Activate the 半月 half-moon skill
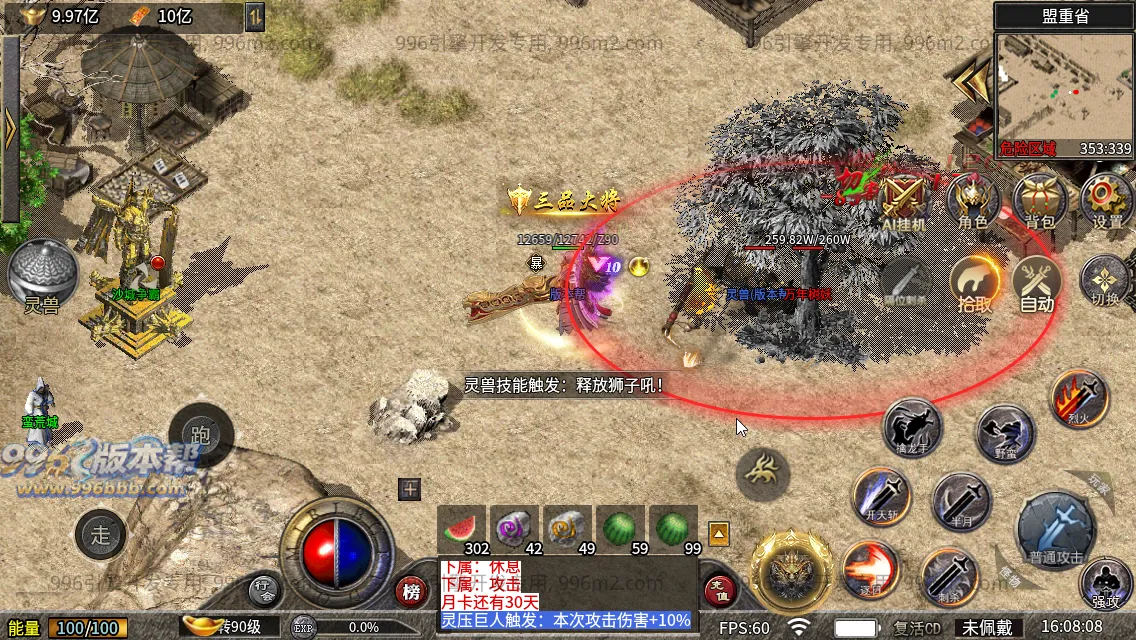The image size is (1136, 640). click(x=961, y=501)
